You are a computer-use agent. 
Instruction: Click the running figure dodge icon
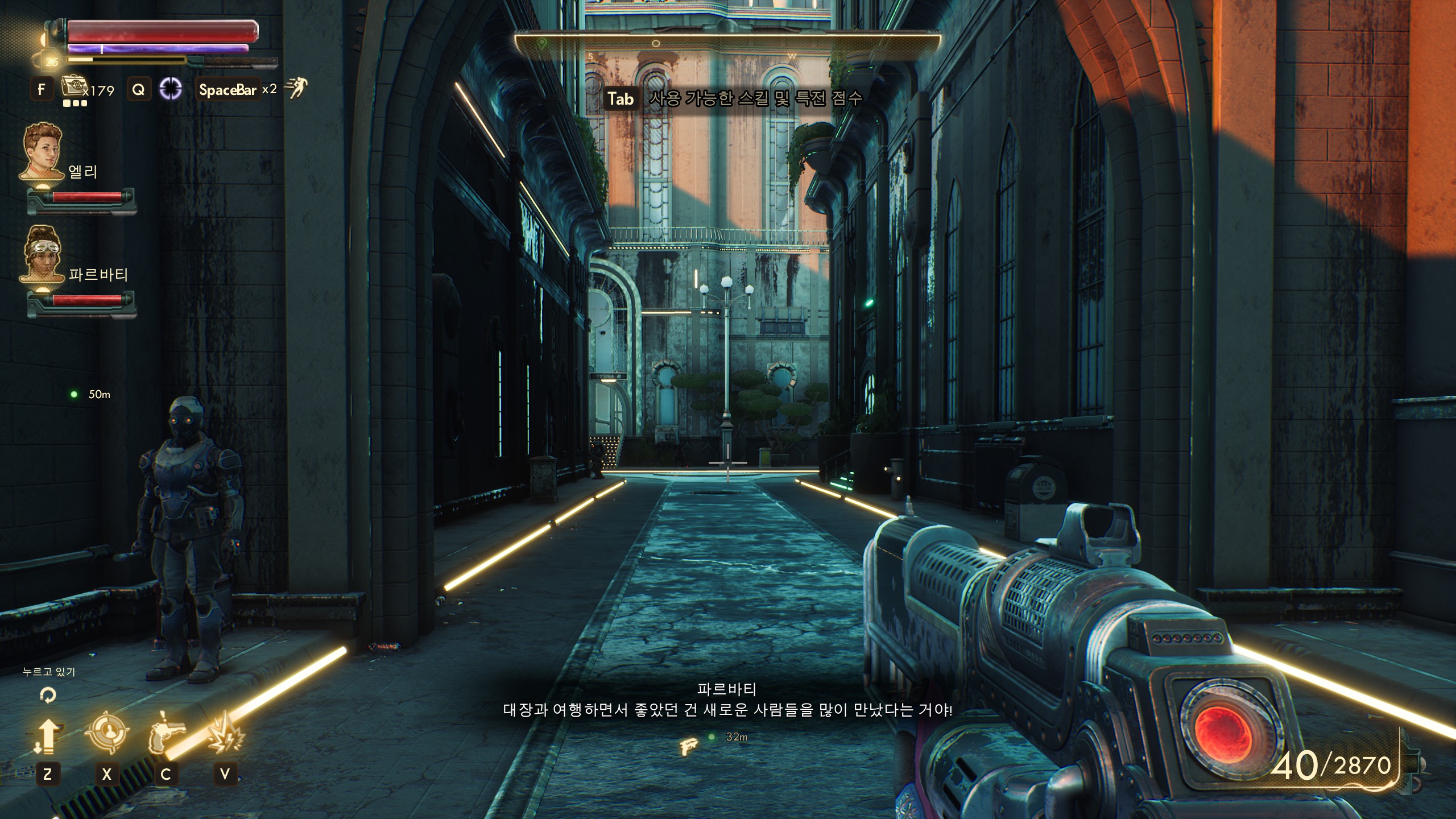click(296, 88)
